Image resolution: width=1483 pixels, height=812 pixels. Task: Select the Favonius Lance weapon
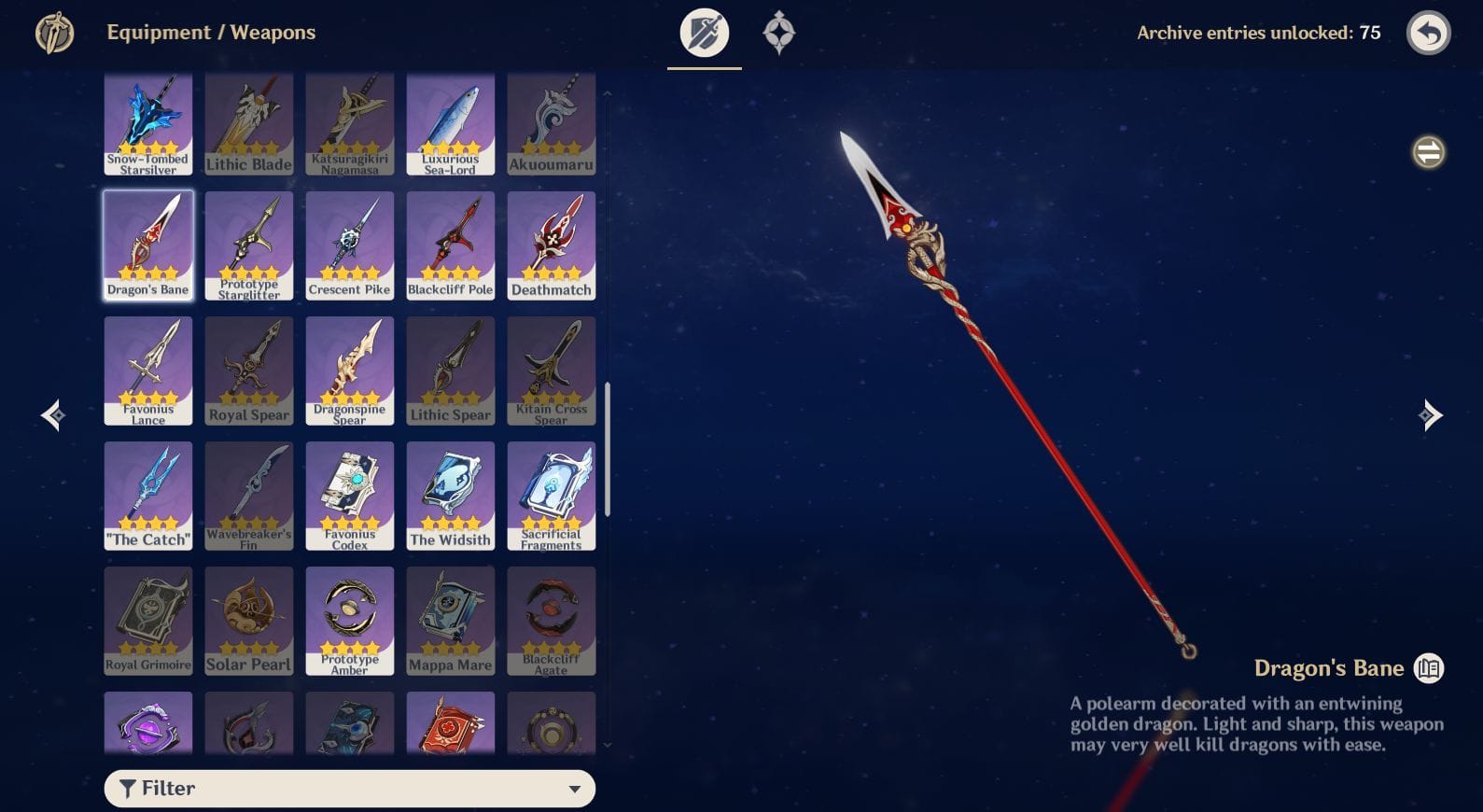pyautogui.click(x=147, y=370)
